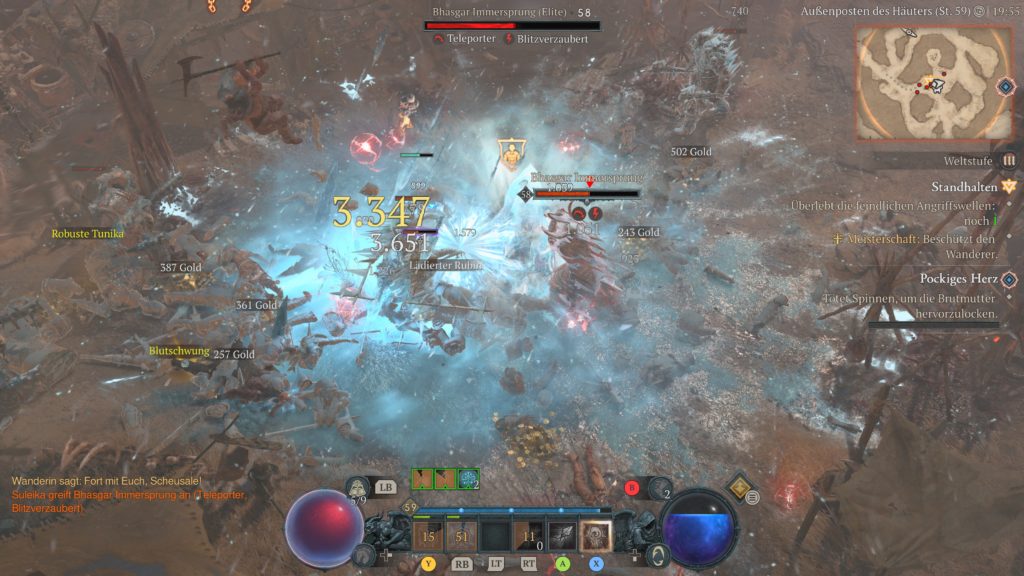Click the gold diamond icon above mana orb
The image size is (1024, 576).
(x=740, y=487)
